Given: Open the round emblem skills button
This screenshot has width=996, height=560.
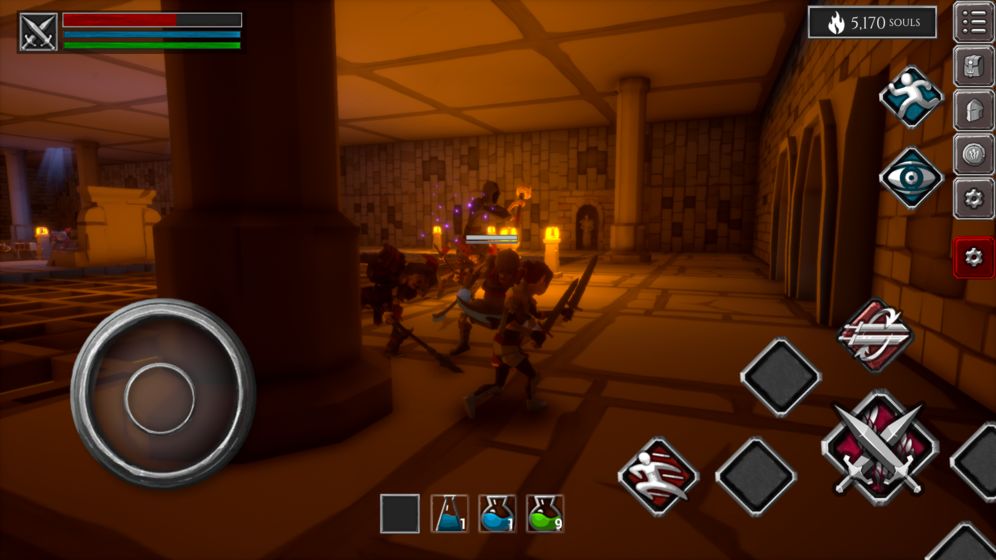Looking at the screenshot, I should click(973, 154).
